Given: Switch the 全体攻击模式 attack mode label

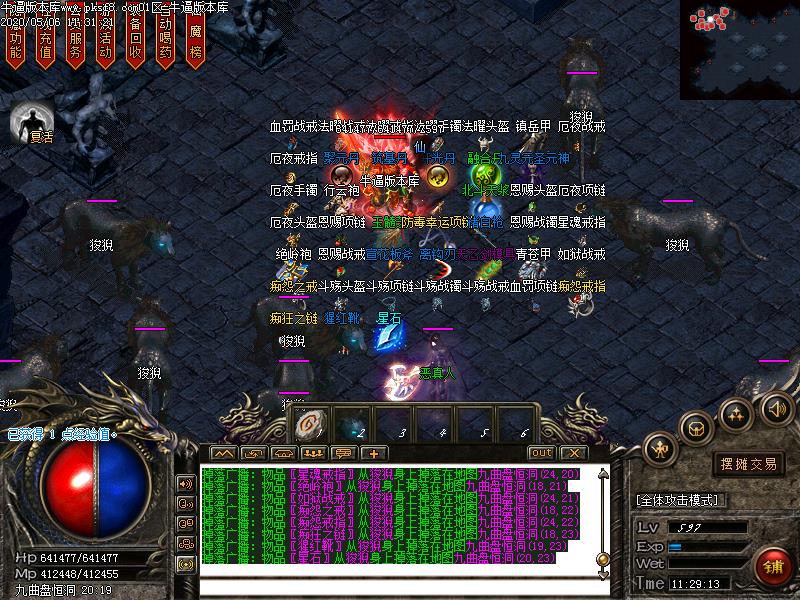Looking at the screenshot, I should click(x=682, y=499).
